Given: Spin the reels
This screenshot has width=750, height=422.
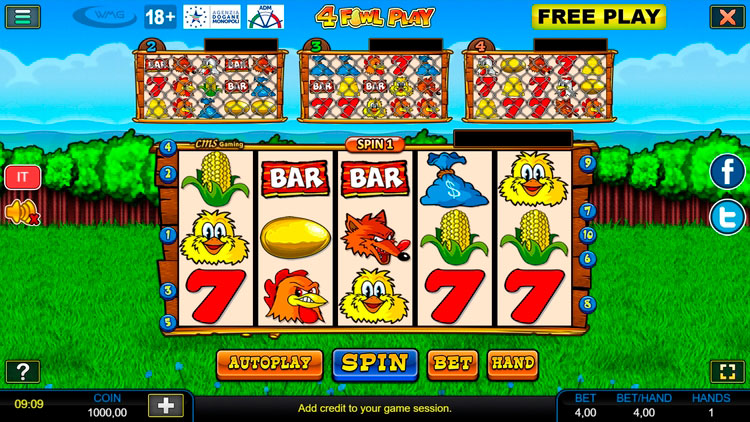Looking at the screenshot, I should (x=375, y=363).
